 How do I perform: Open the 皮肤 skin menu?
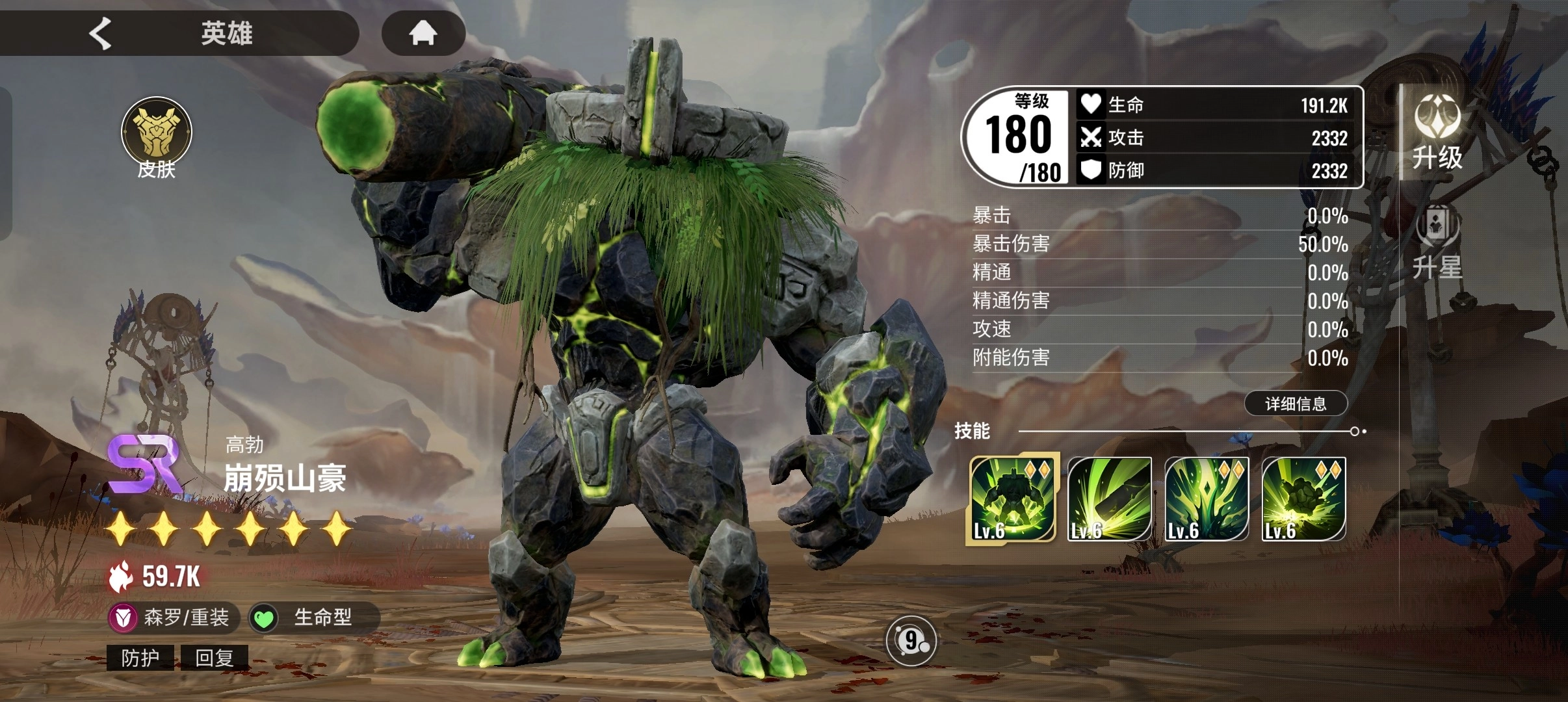point(156,138)
